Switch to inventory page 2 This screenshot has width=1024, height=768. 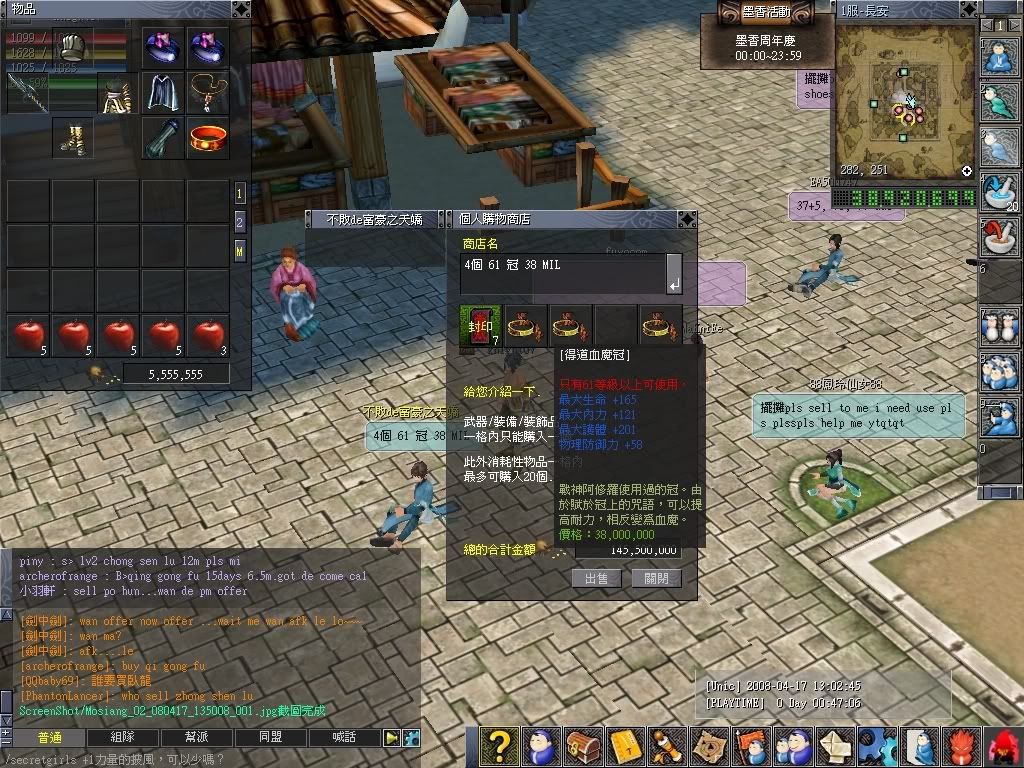tap(240, 221)
